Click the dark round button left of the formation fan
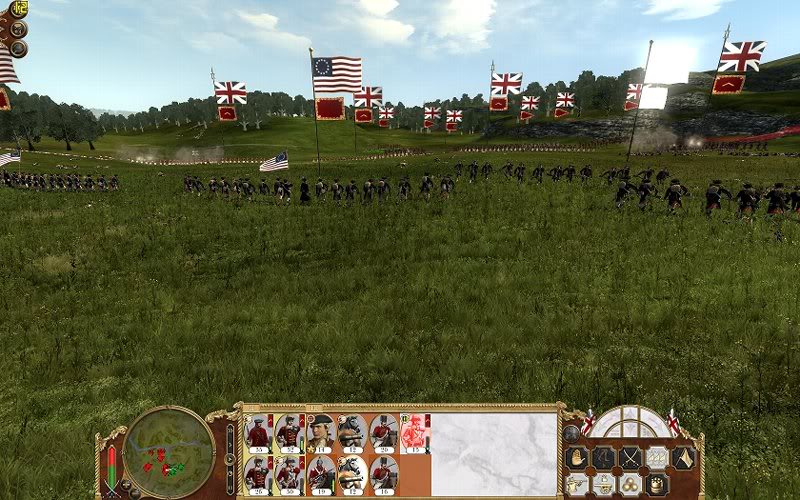800x500 pixels. 571,433
